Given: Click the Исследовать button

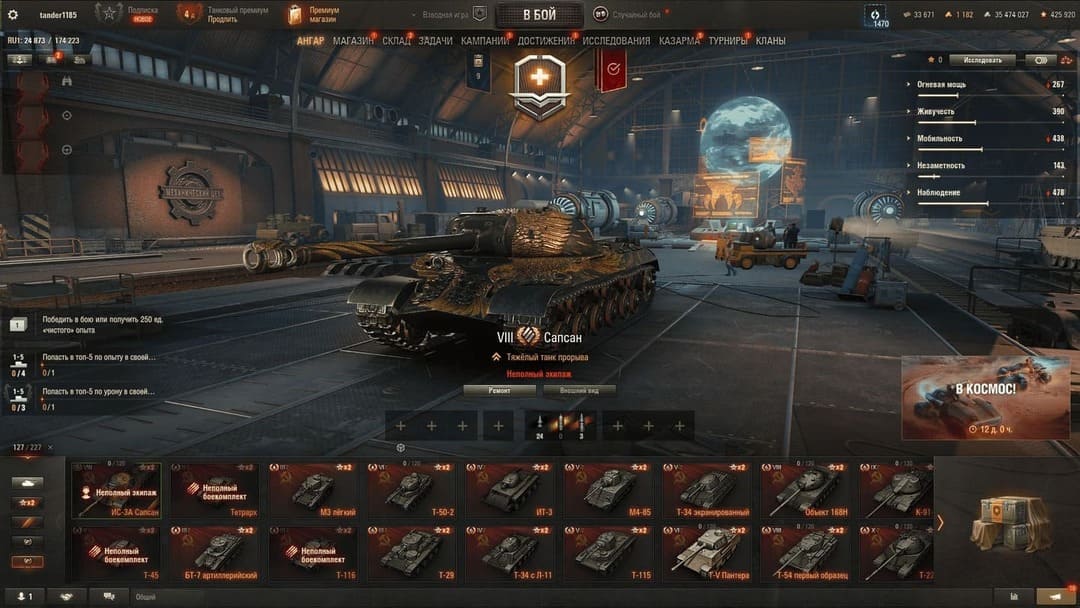Looking at the screenshot, I should click(x=982, y=60).
